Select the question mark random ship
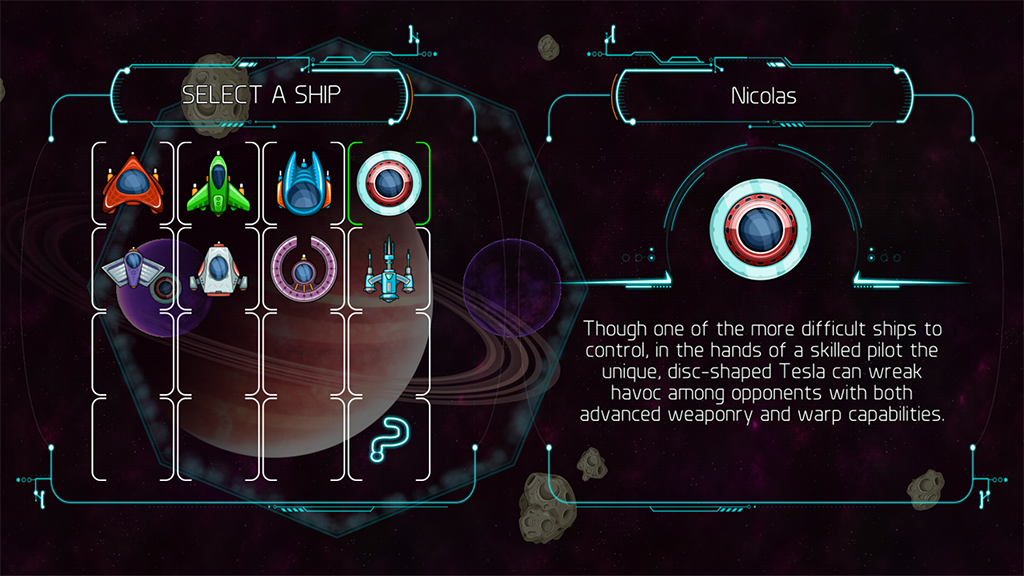Viewport: 1024px width, 576px height. [388, 440]
